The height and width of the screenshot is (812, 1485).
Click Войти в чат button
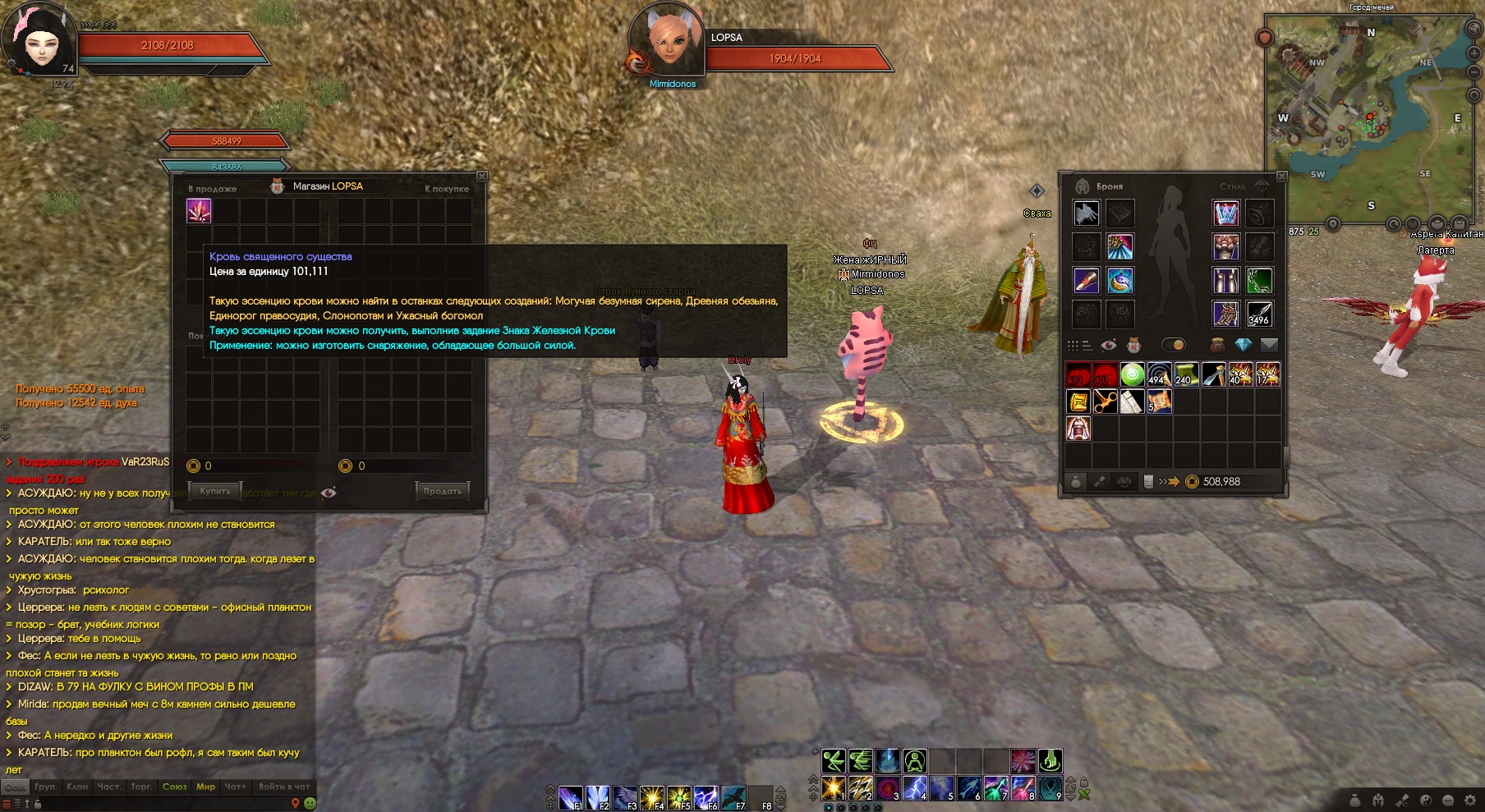284,787
